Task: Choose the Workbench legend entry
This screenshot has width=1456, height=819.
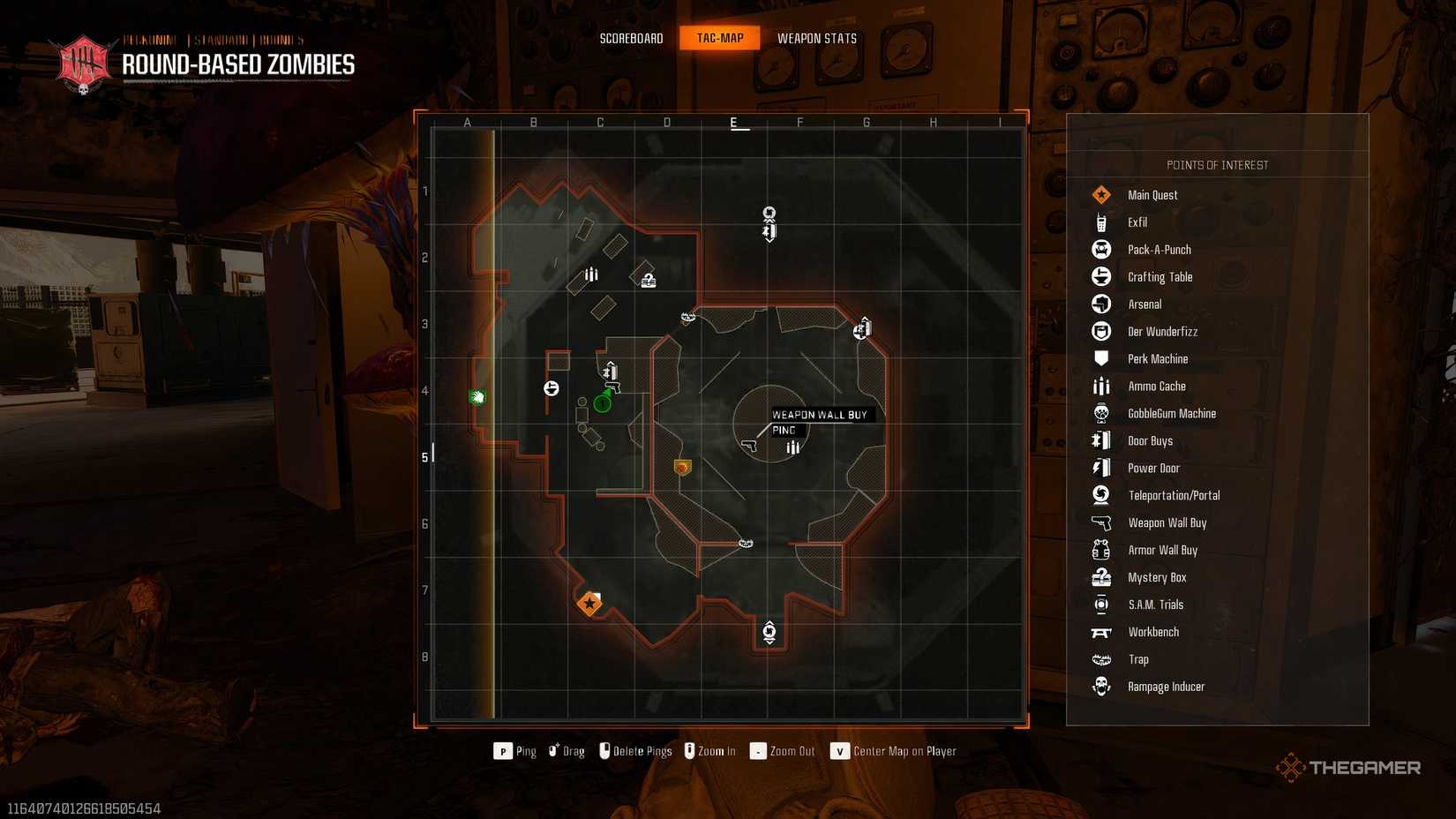Action: click(1152, 633)
